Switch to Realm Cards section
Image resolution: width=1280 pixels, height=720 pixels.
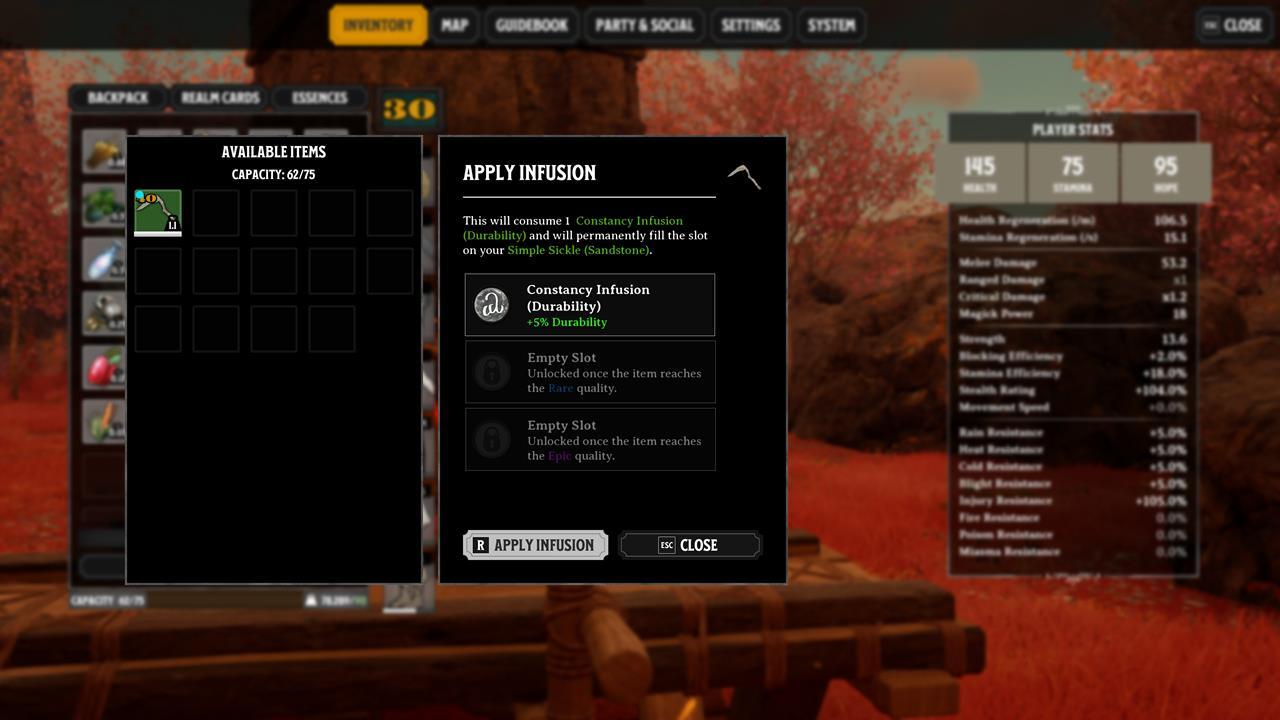[220, 98]
